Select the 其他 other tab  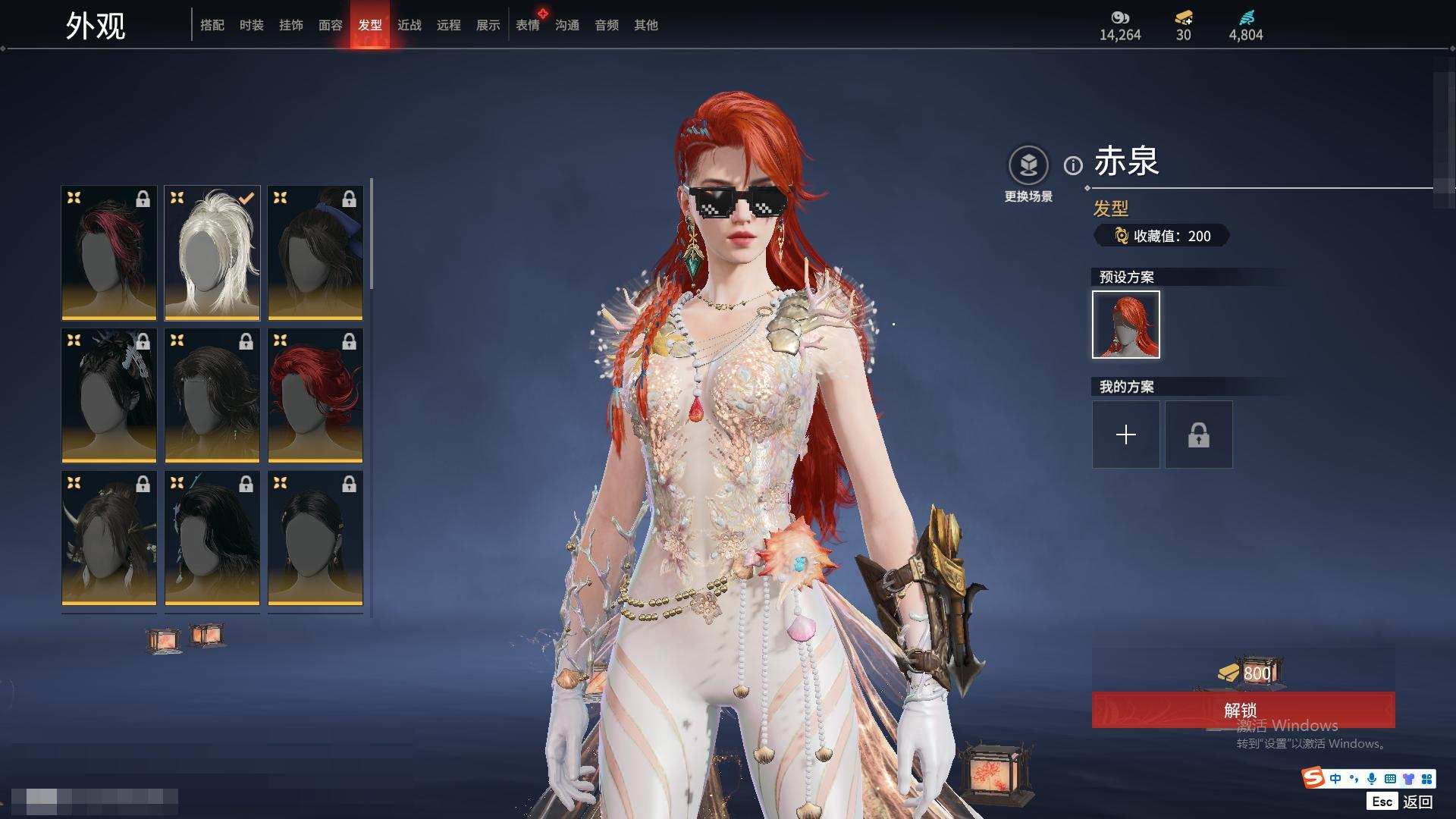645,25
